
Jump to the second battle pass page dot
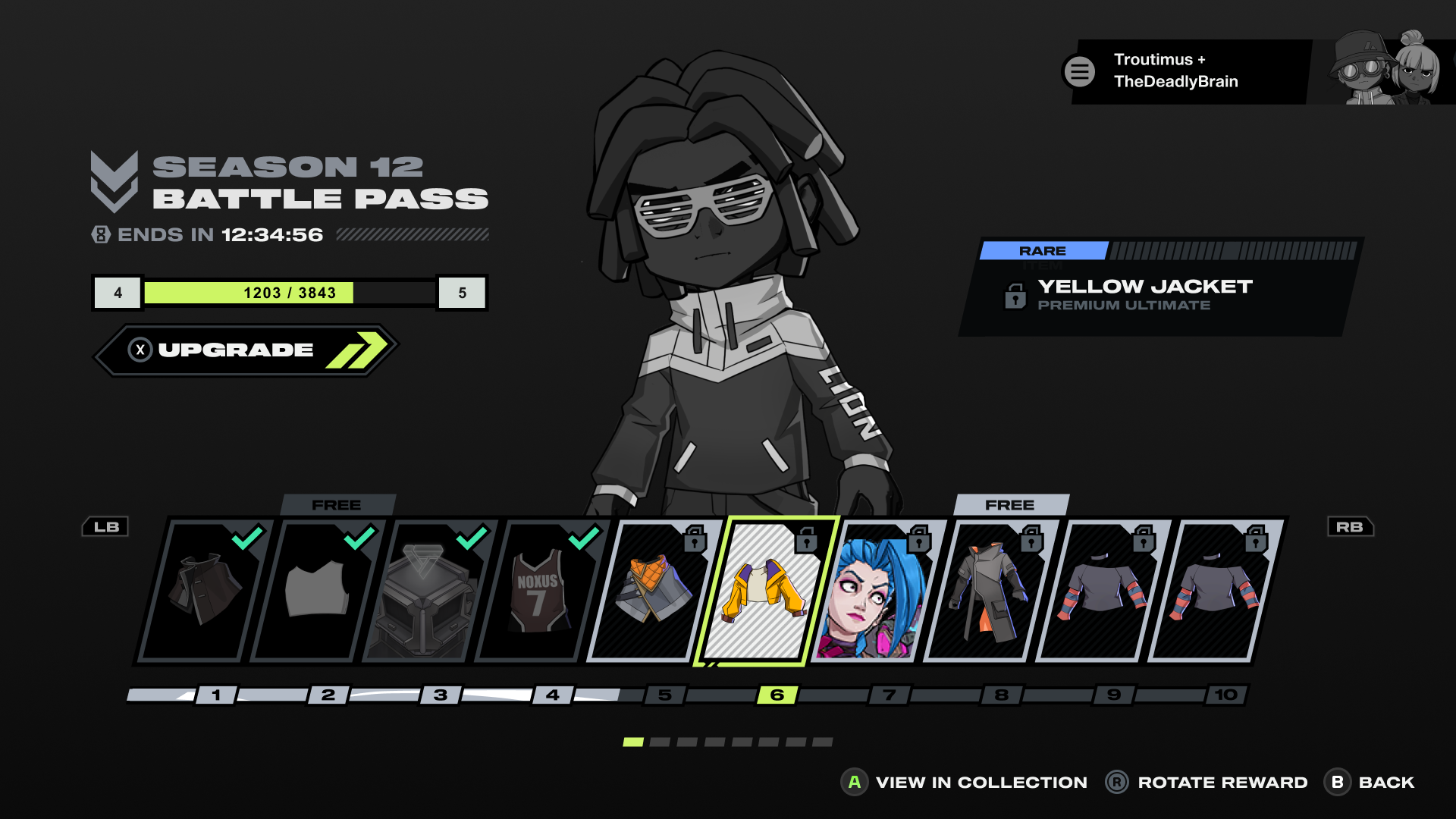(x=660, y=742)
